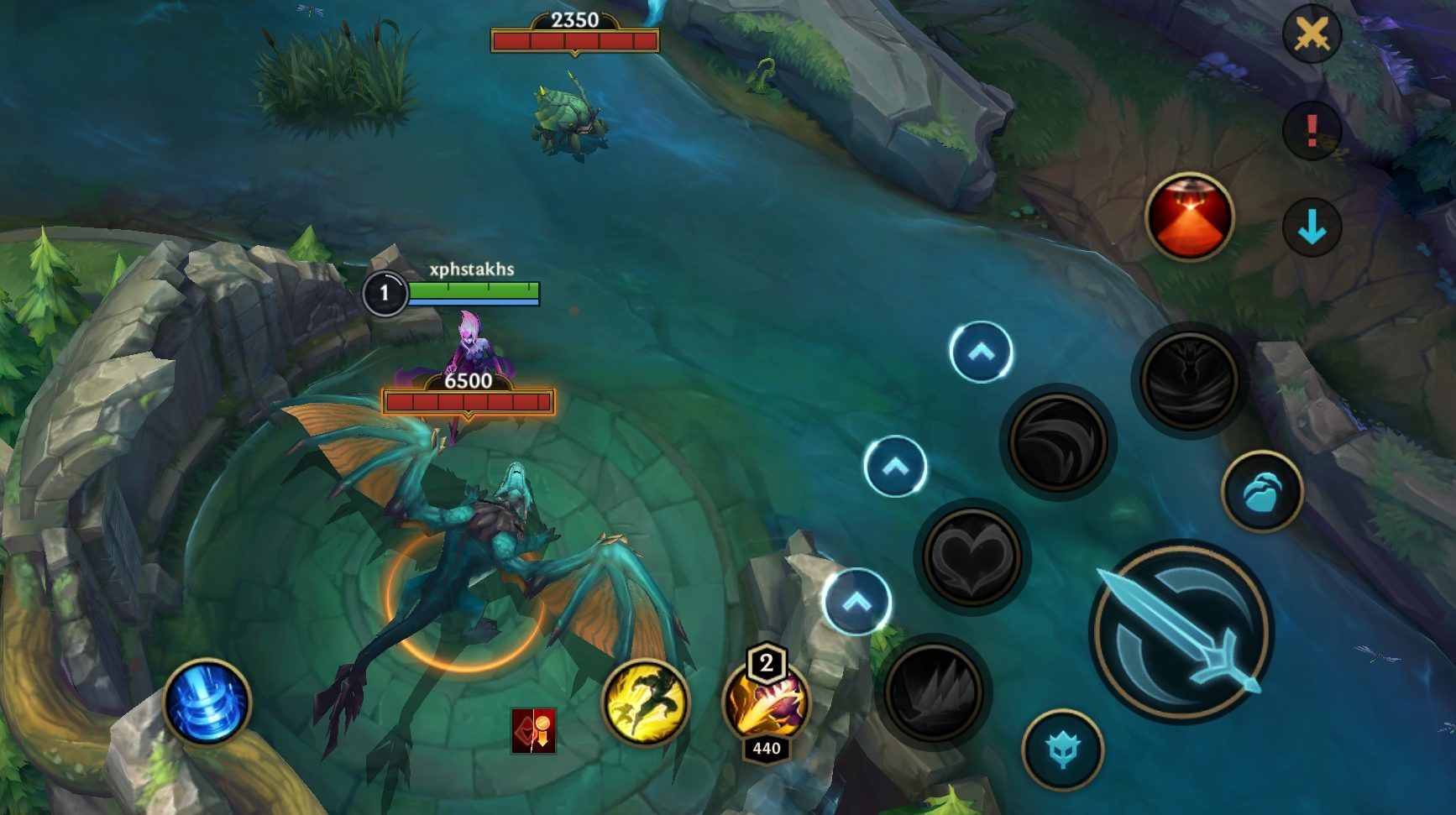Choose the minion targeting attack button
Screen dimensions: 1456x815
[x=1261, y=492]
